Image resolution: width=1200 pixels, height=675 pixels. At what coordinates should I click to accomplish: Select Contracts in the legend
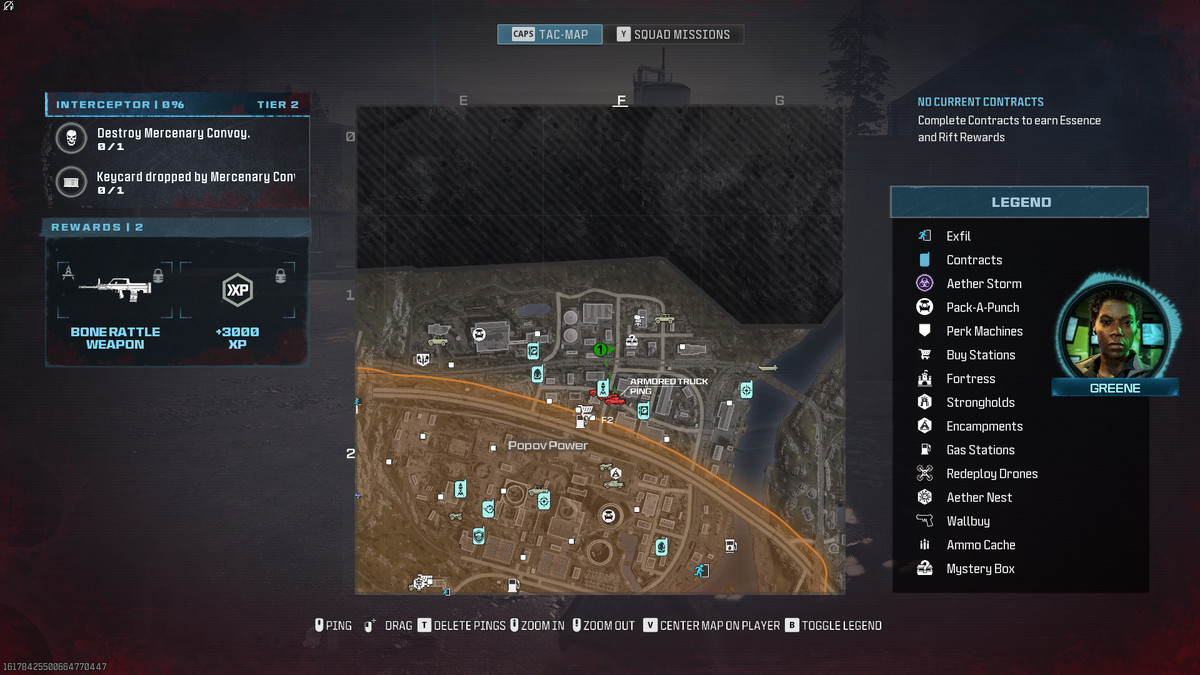973,260
